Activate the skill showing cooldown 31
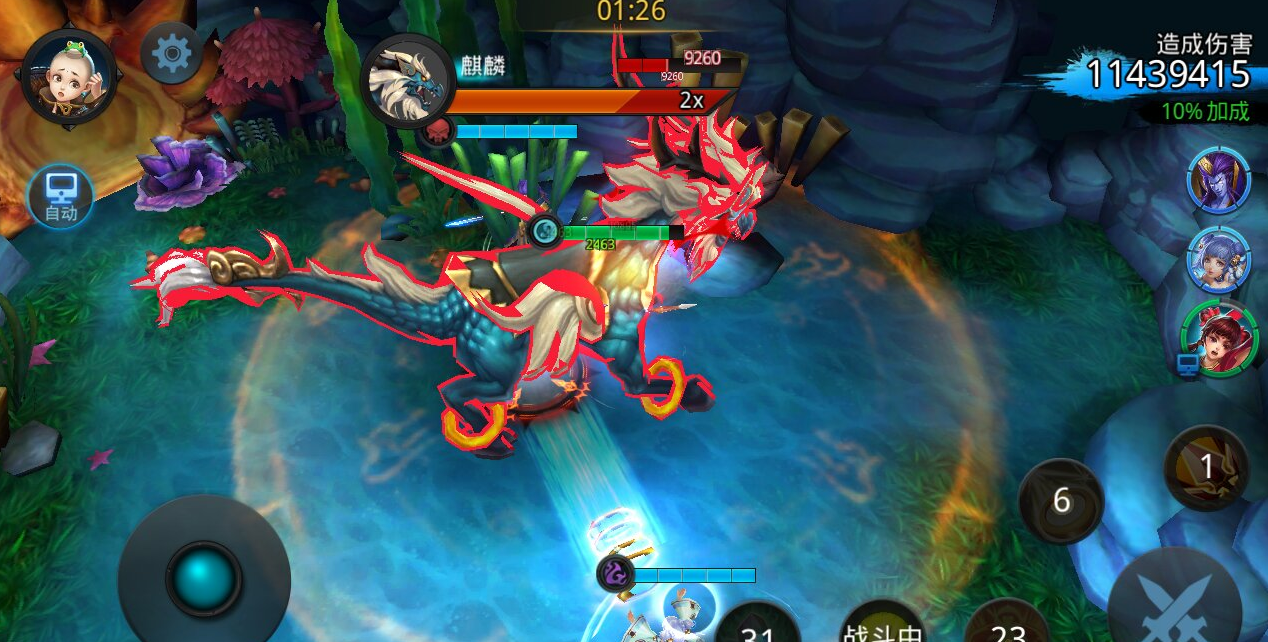The height and width of the screenshot is (642, 1268). point(759,625)
